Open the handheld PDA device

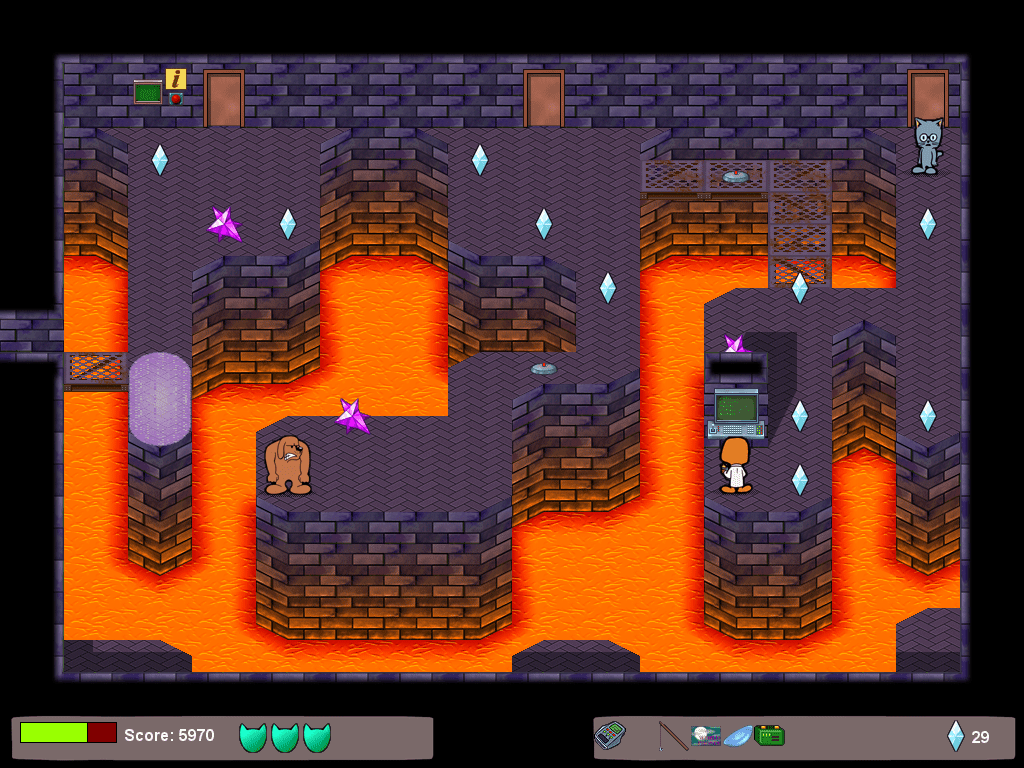point(610,736)
